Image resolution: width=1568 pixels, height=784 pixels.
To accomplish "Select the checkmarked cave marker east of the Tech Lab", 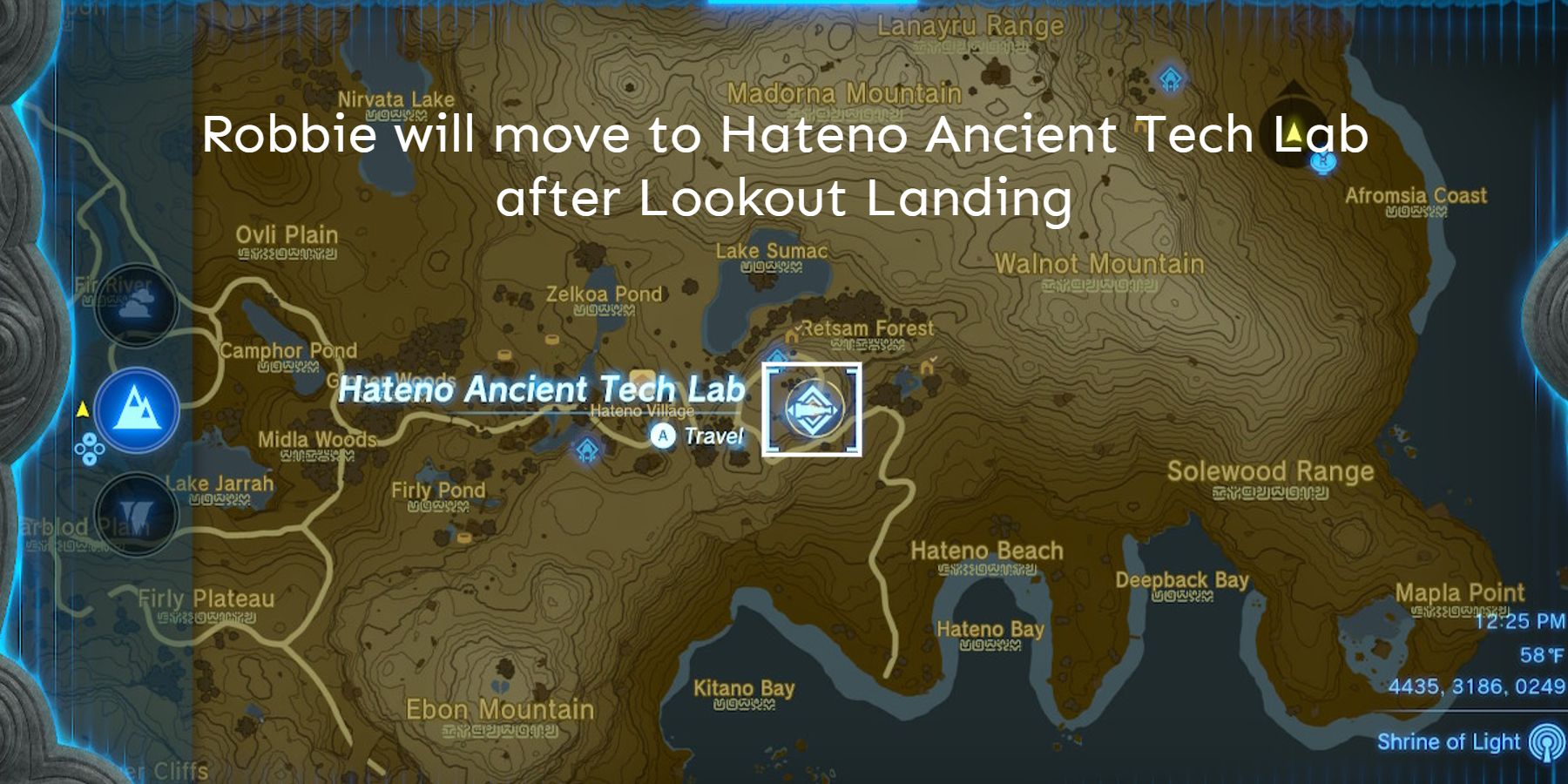I will [929, 366].
